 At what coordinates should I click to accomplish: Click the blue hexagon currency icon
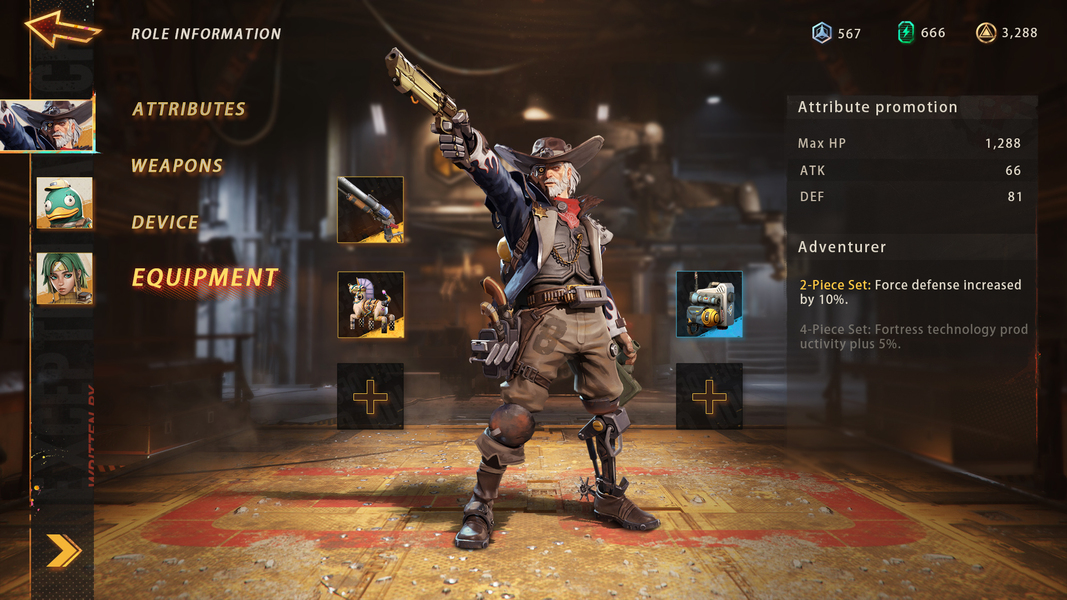point(822,33)
